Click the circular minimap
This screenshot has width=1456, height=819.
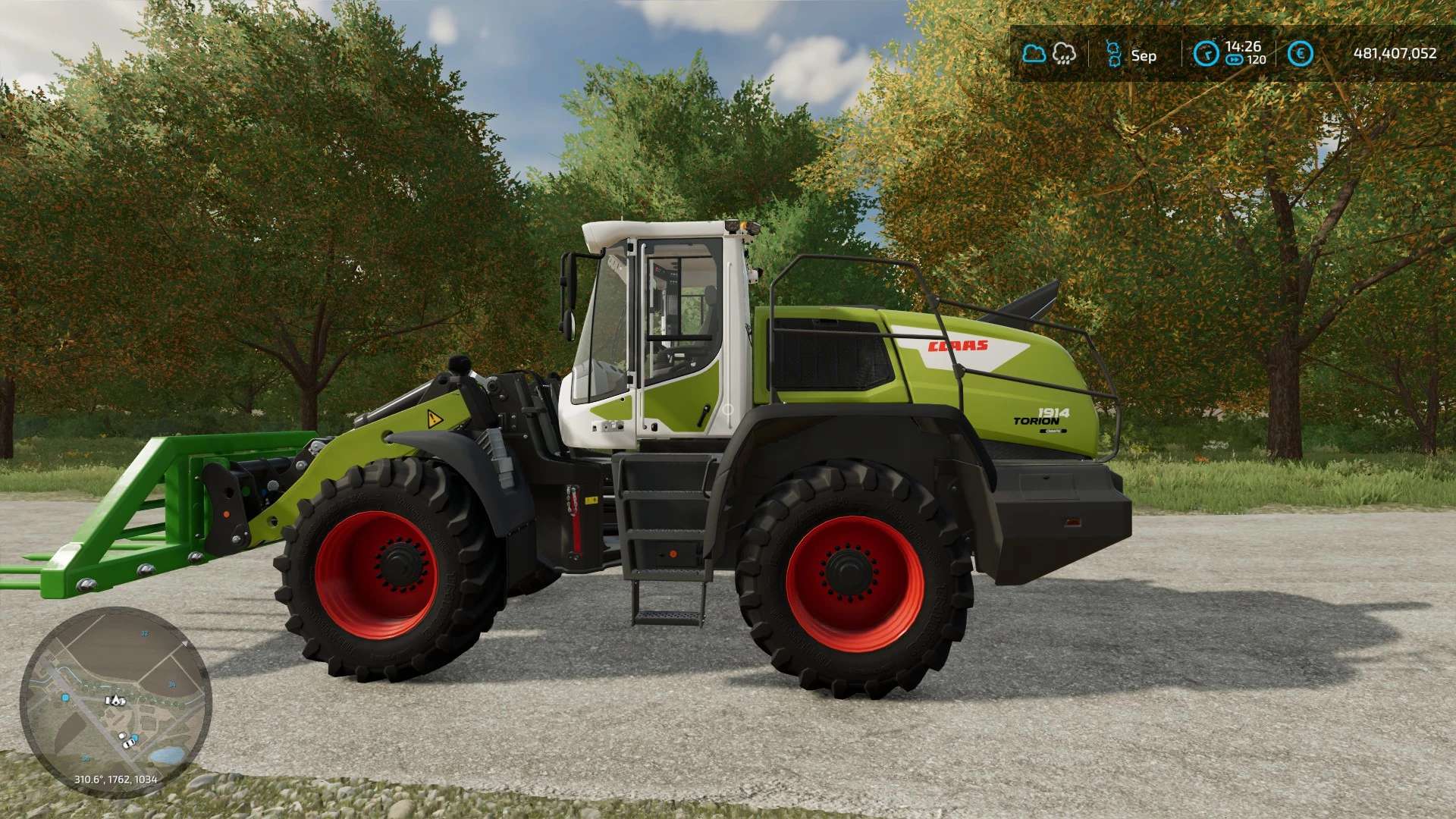[115, 702]
